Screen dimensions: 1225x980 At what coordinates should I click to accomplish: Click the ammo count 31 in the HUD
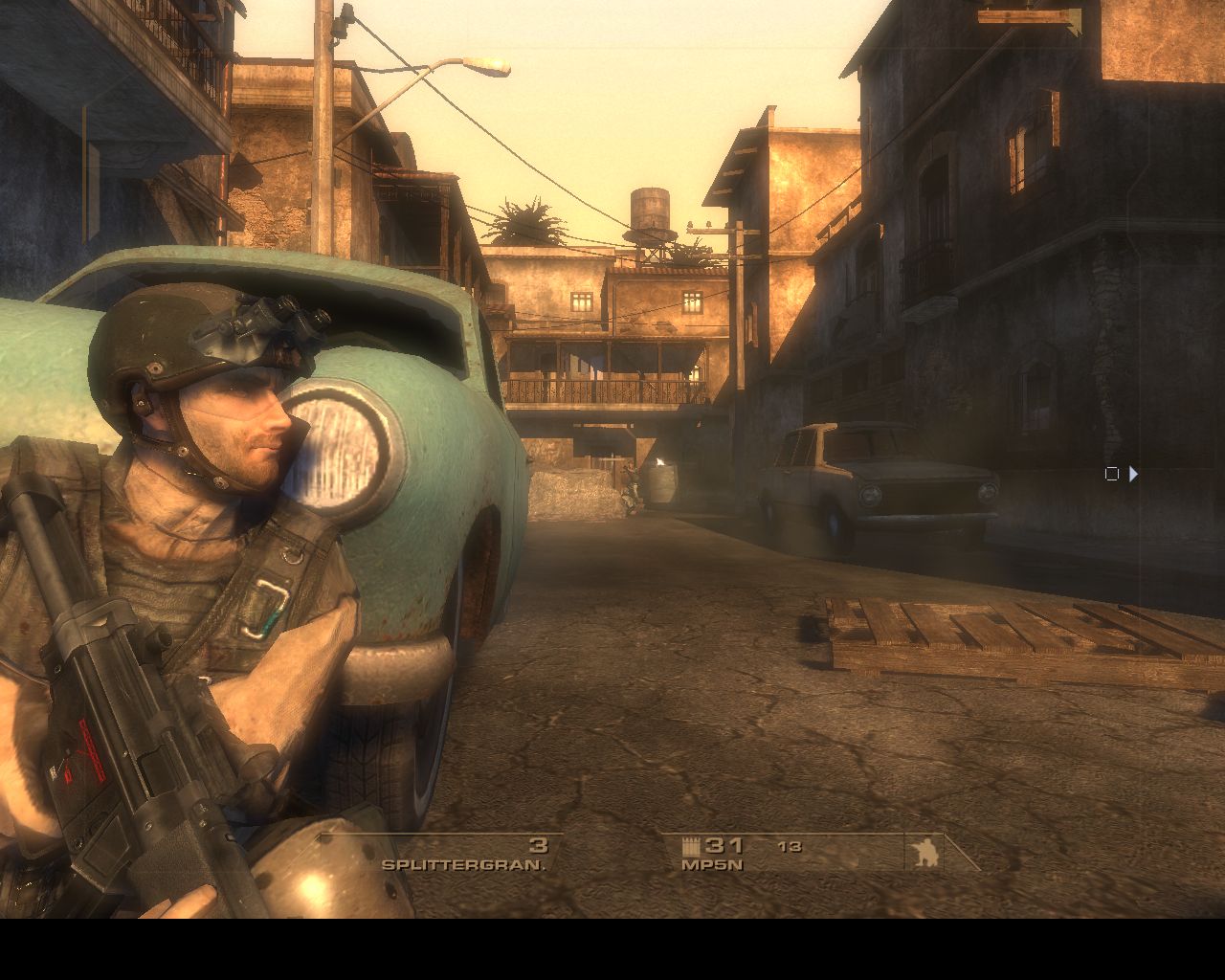(724, 847)
